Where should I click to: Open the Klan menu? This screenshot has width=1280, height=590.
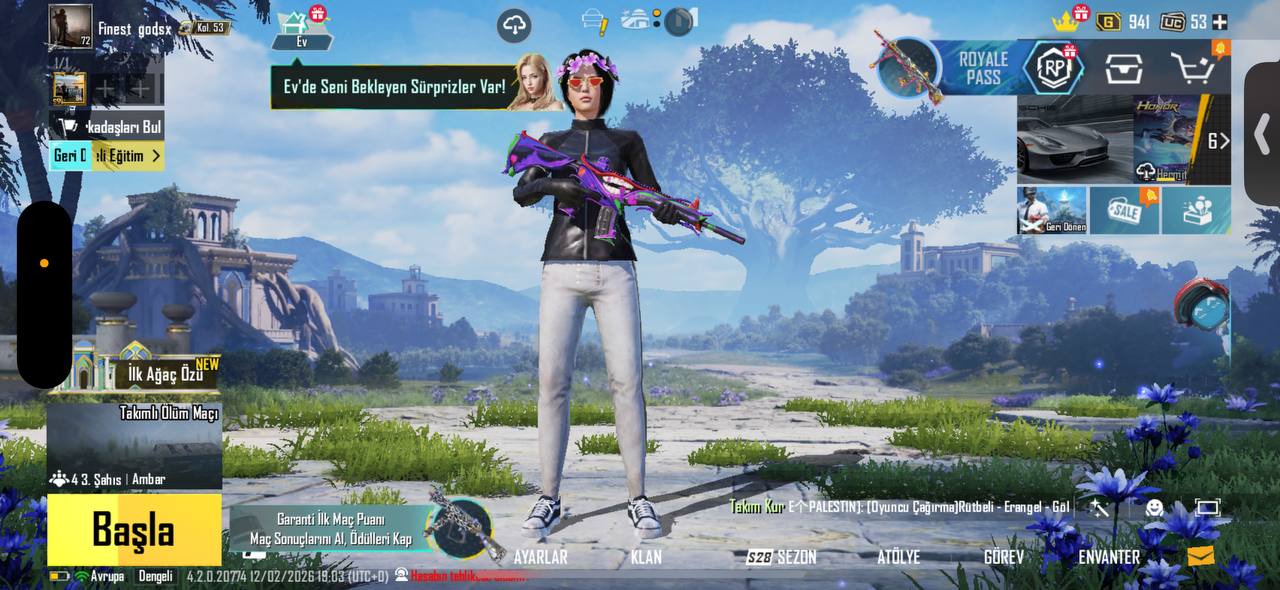click(646, 557)
